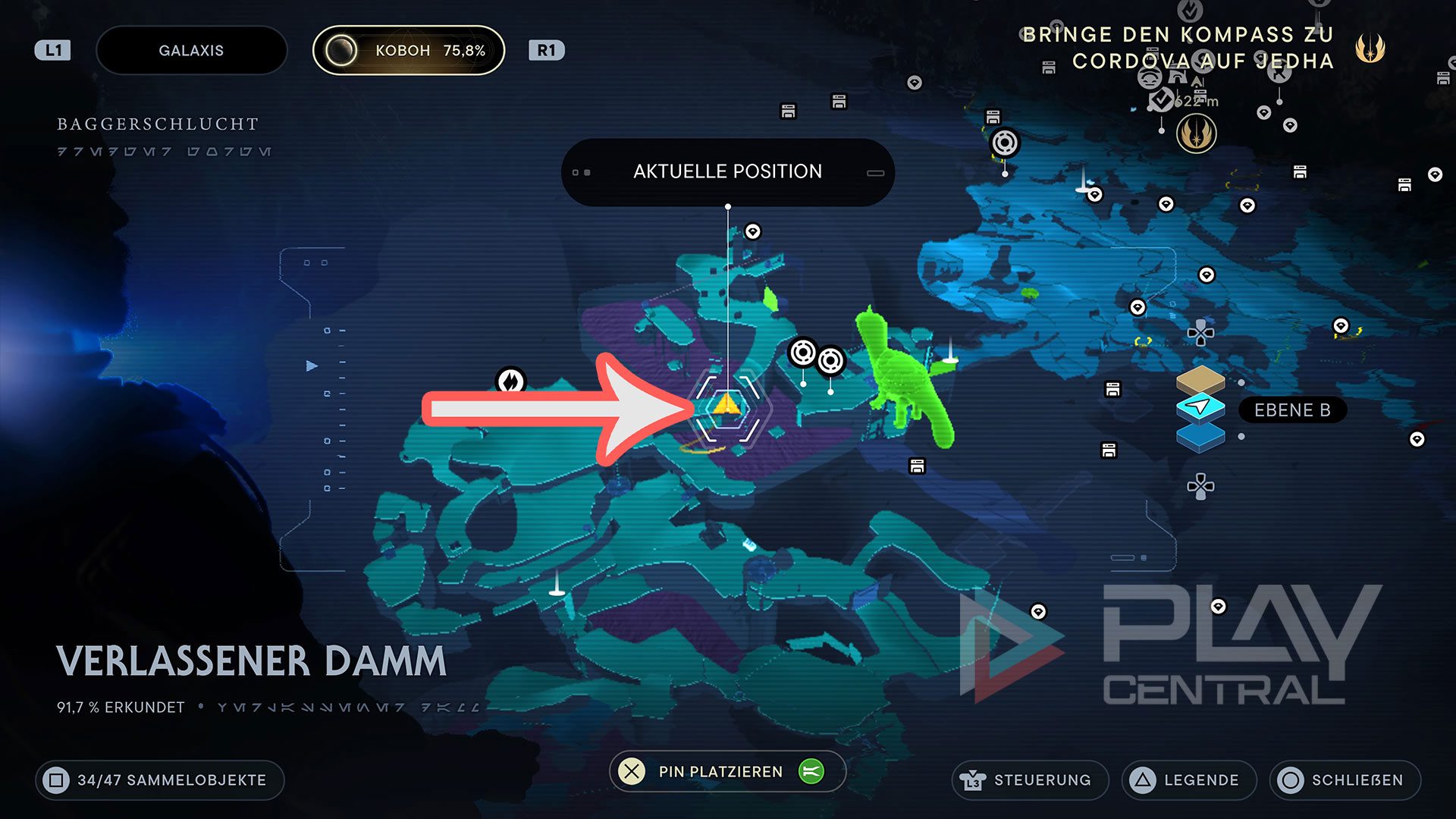1456x819 pixels.
Task: Open the 34/47 Sammelobjekte collectibles list
Action: pyautogui.click(x=160, y=780)
